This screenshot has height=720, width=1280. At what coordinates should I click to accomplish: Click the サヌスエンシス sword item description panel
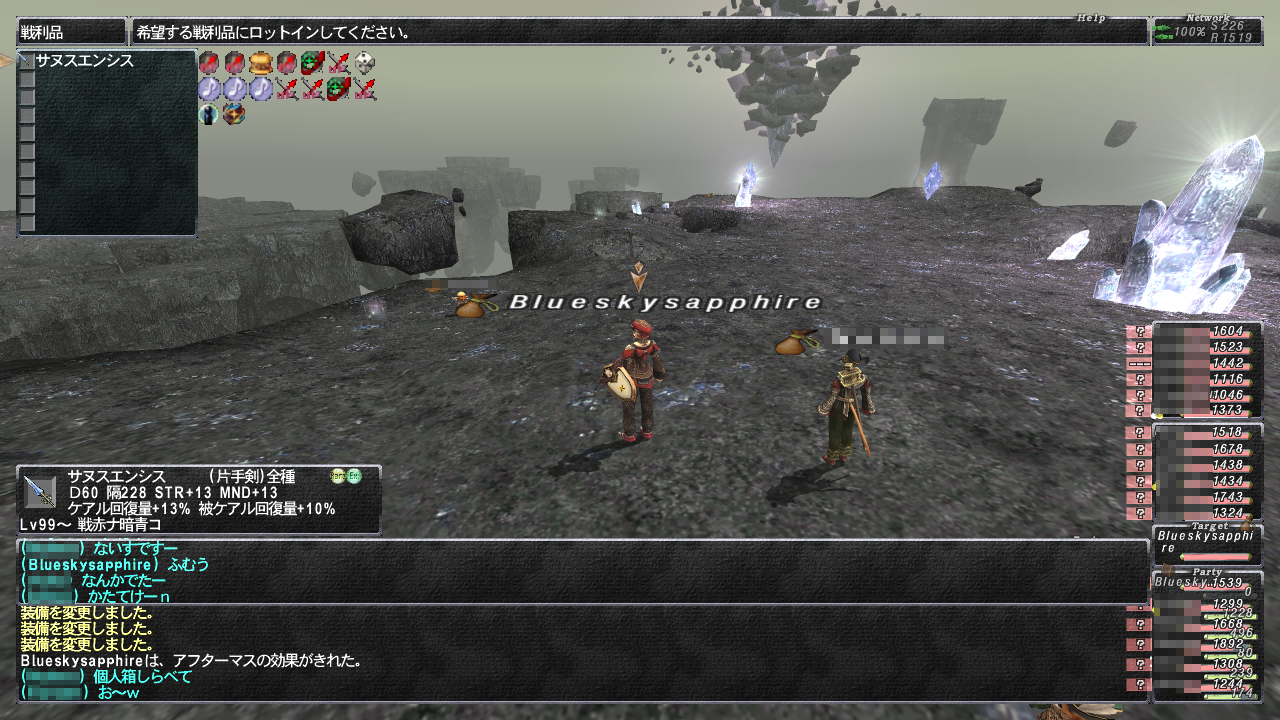198,500
